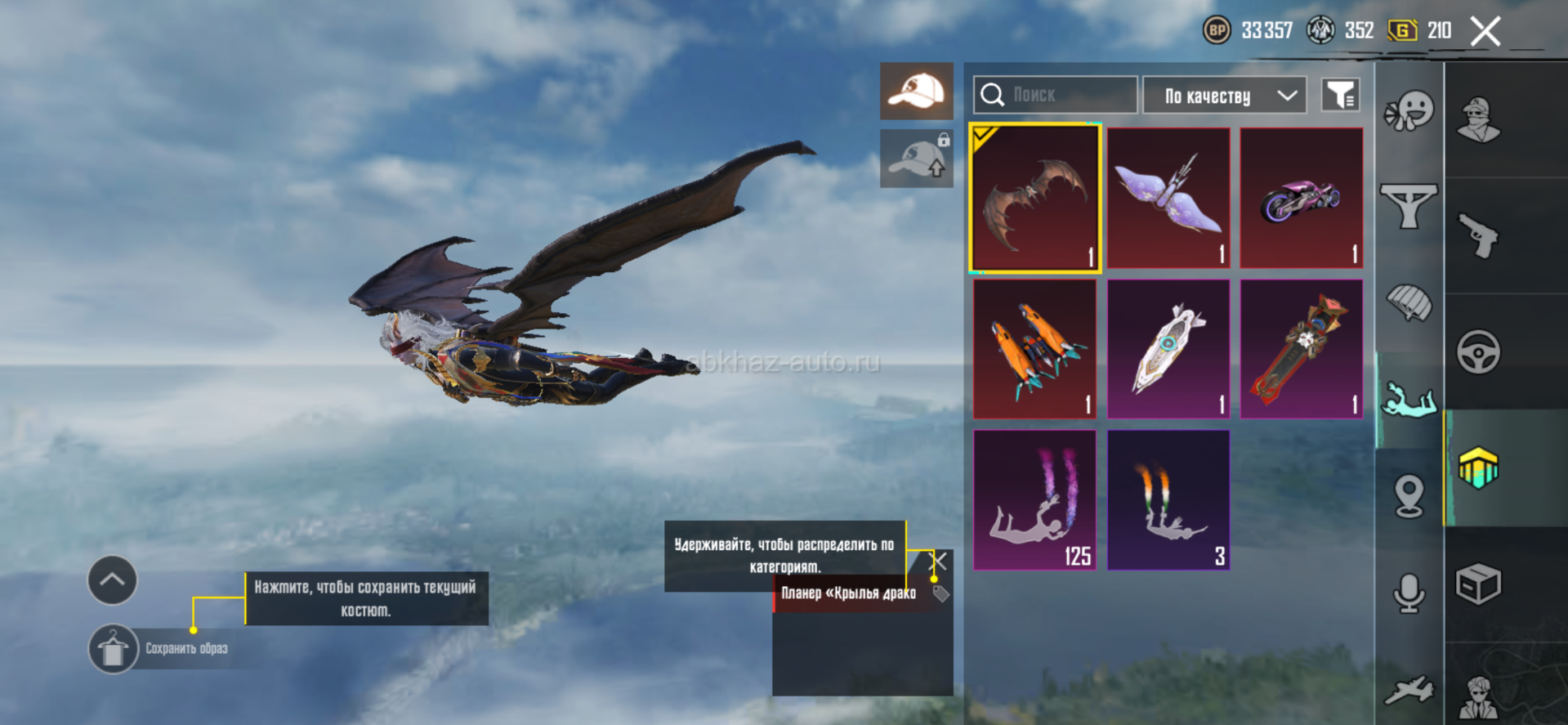Select the purple motorcycle item
The height and width of the screenshot is (725, 1568).
click(1302, 199)
